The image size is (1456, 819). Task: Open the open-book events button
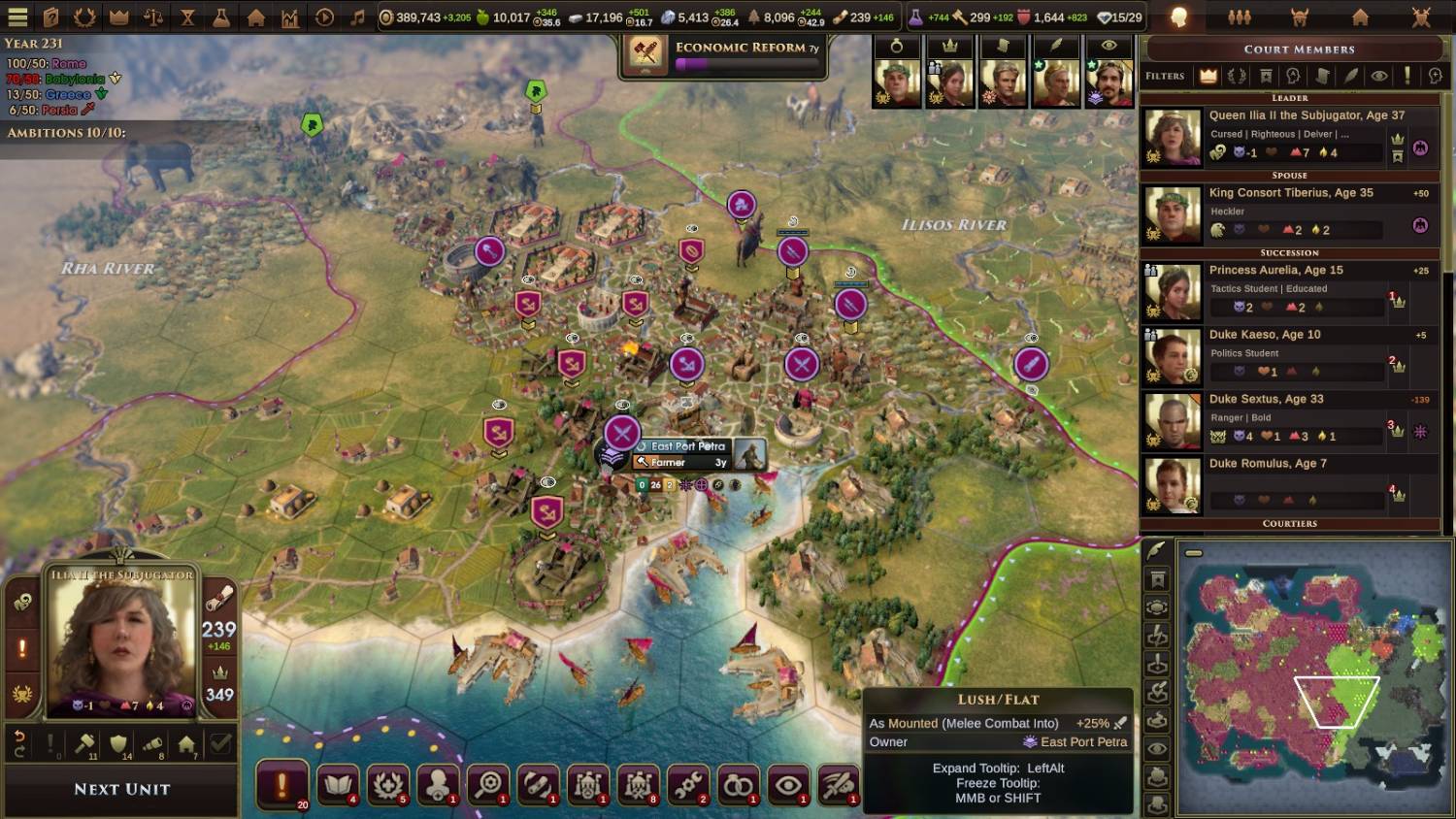pos(337,784)
